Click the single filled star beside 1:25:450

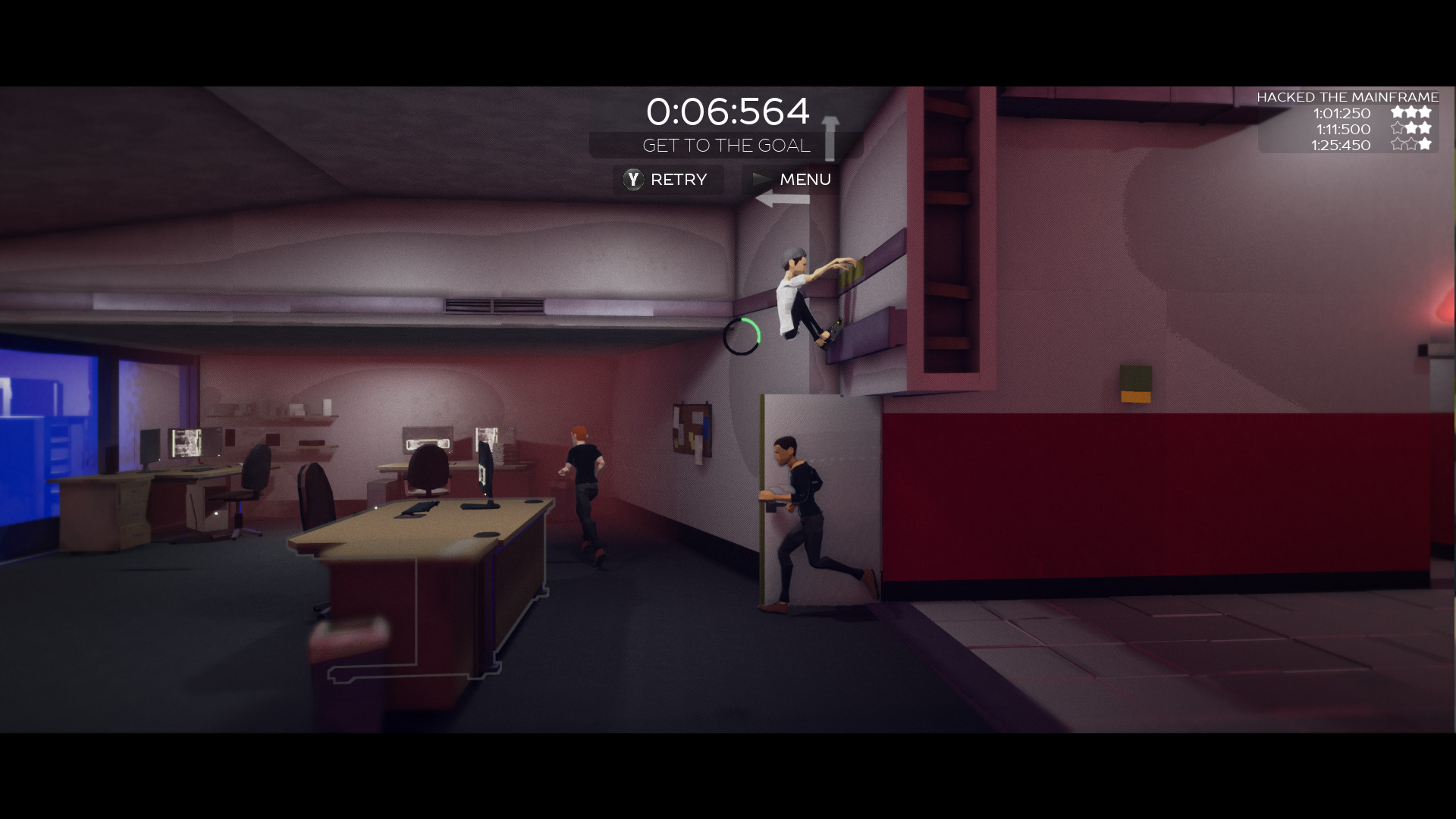[x=1426, y=146]
